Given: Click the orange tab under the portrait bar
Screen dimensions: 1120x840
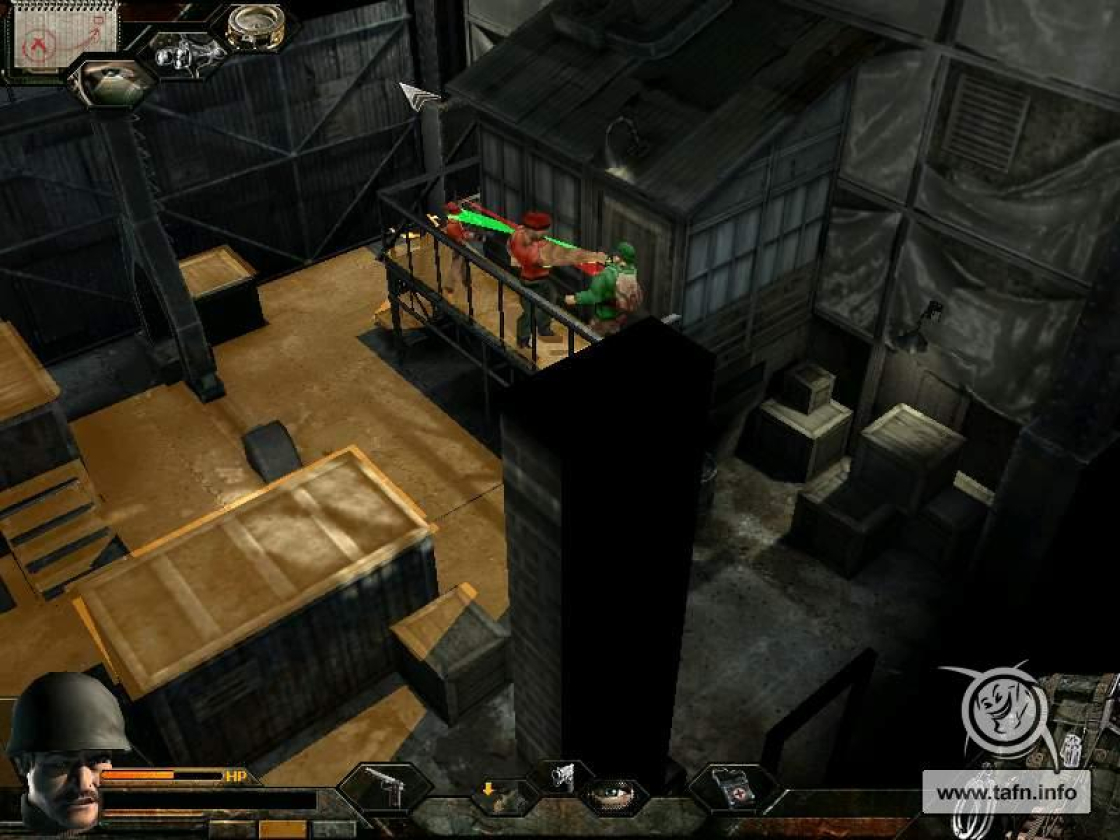Looking at the screenshot, I should [x=282, y=829].
